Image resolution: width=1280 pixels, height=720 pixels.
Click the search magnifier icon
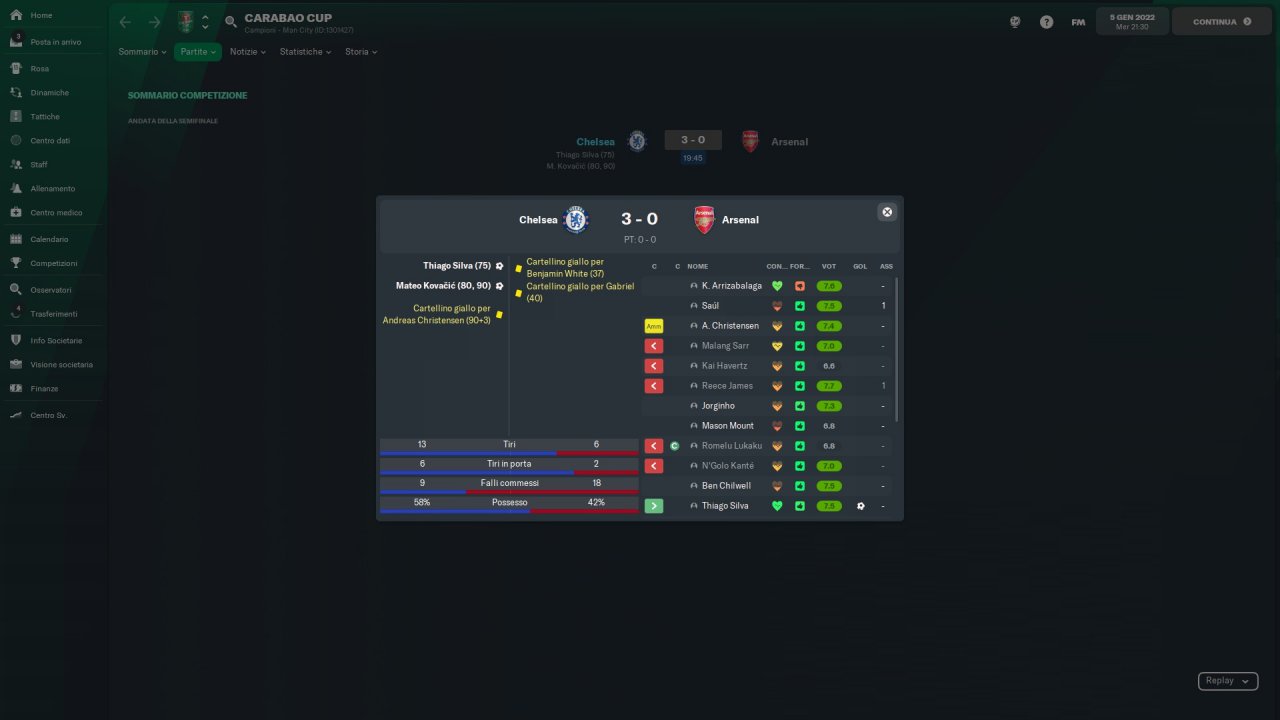click(x=231, y=22)
